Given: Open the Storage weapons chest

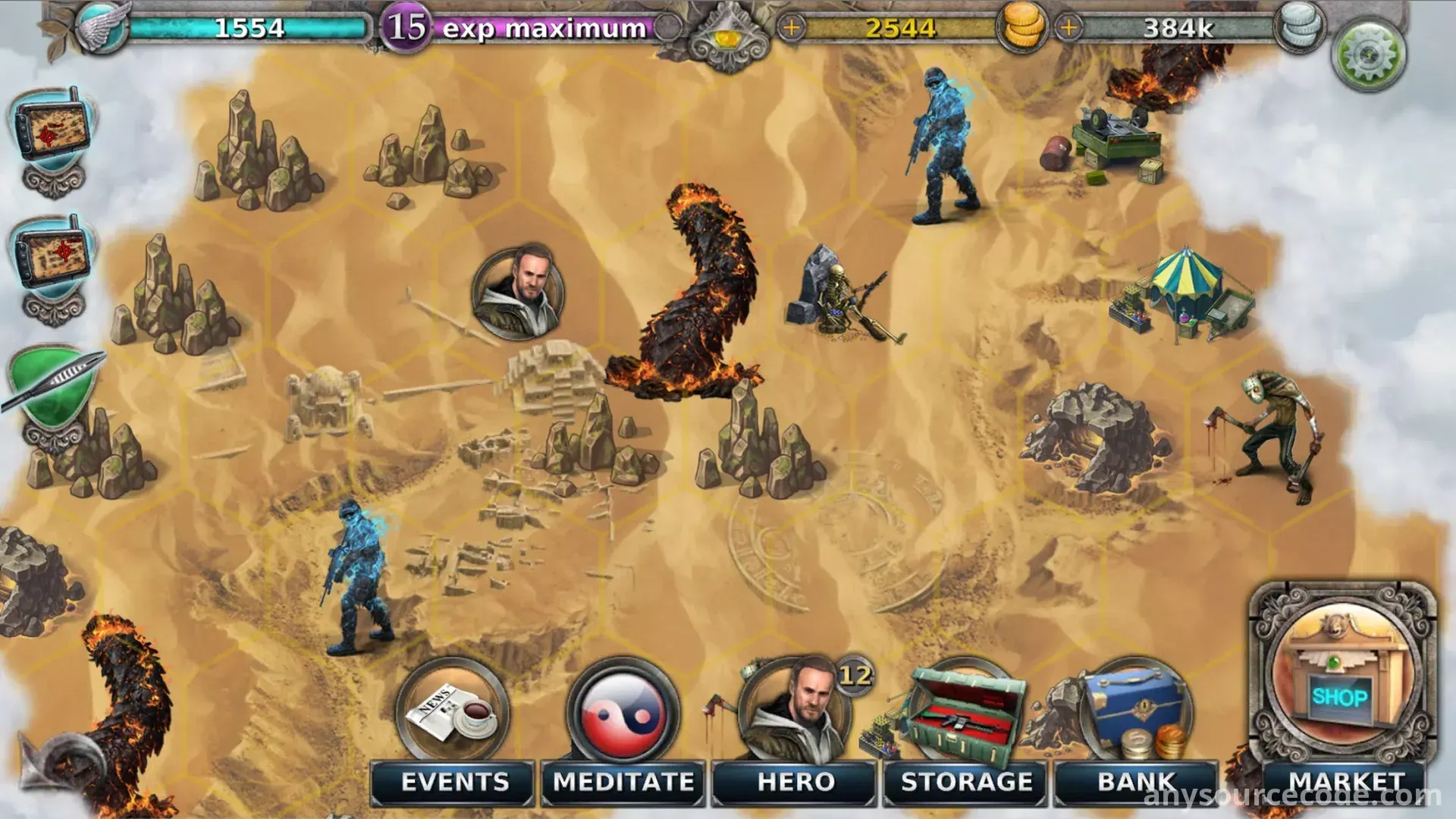Looking at the screenshot, I should 965,728.
